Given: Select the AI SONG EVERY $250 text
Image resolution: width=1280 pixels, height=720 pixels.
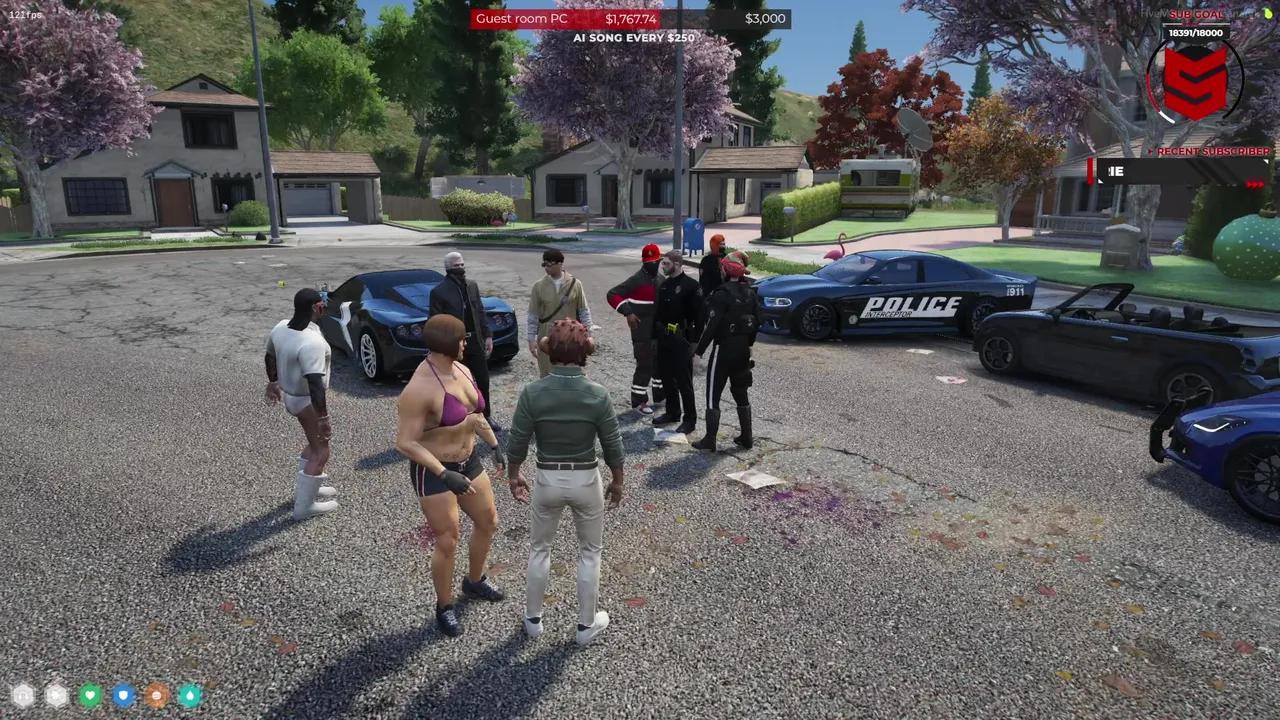Looking at the screenshot, I should pos(634,37).
